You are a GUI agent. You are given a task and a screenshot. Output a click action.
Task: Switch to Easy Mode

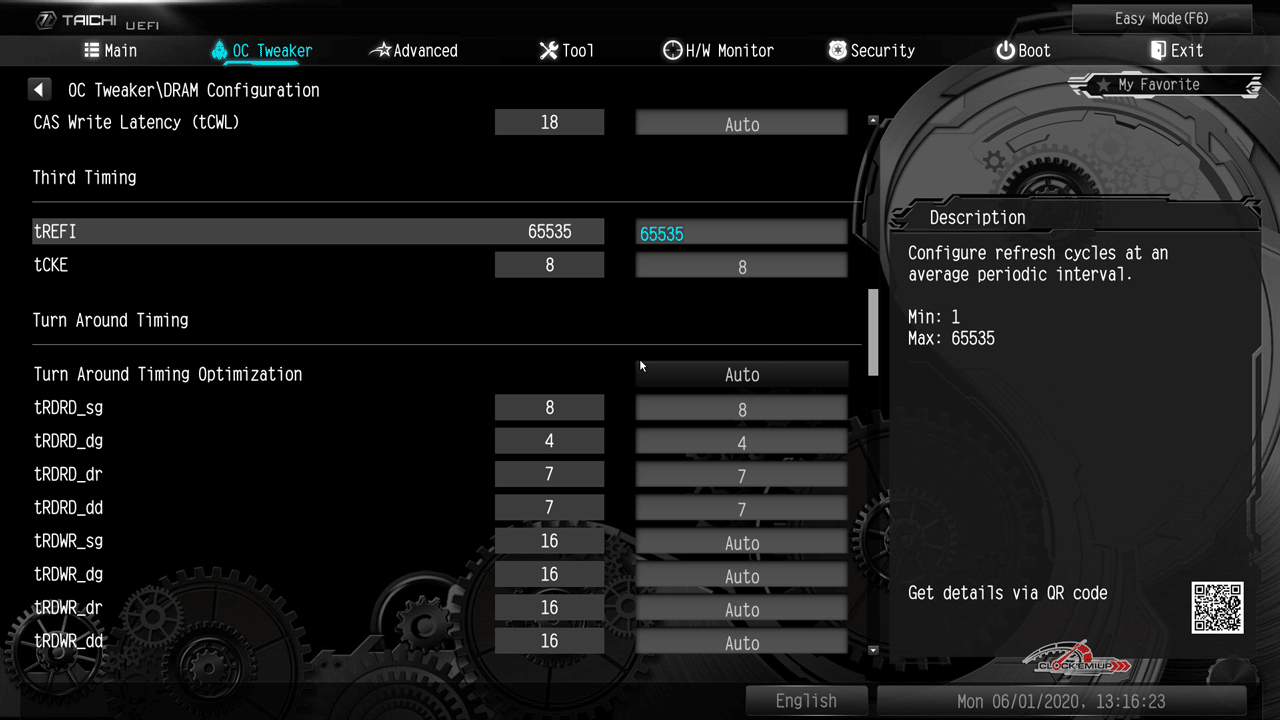click(1161, 19)
